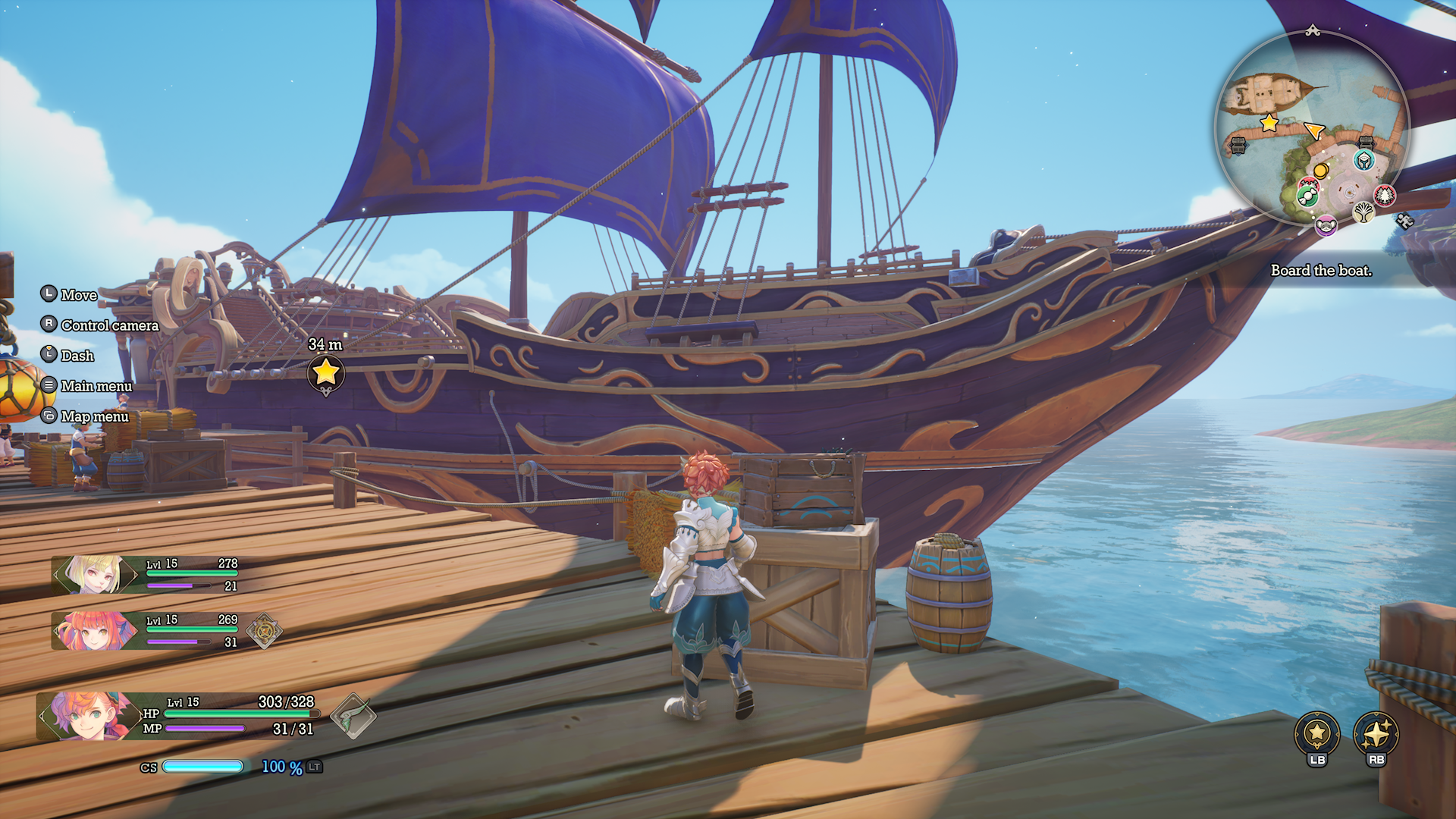
Task: Click the helmet armor shop marker on minimap
Action: click(1363, 160)
